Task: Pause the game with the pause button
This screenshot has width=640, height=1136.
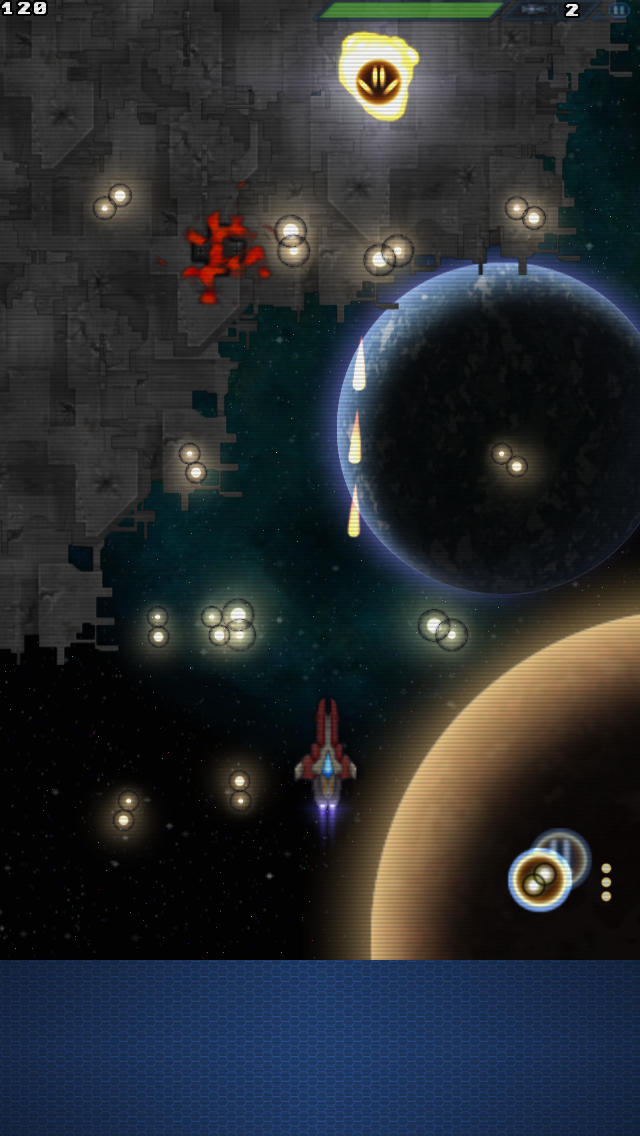Action: (619, 10)
